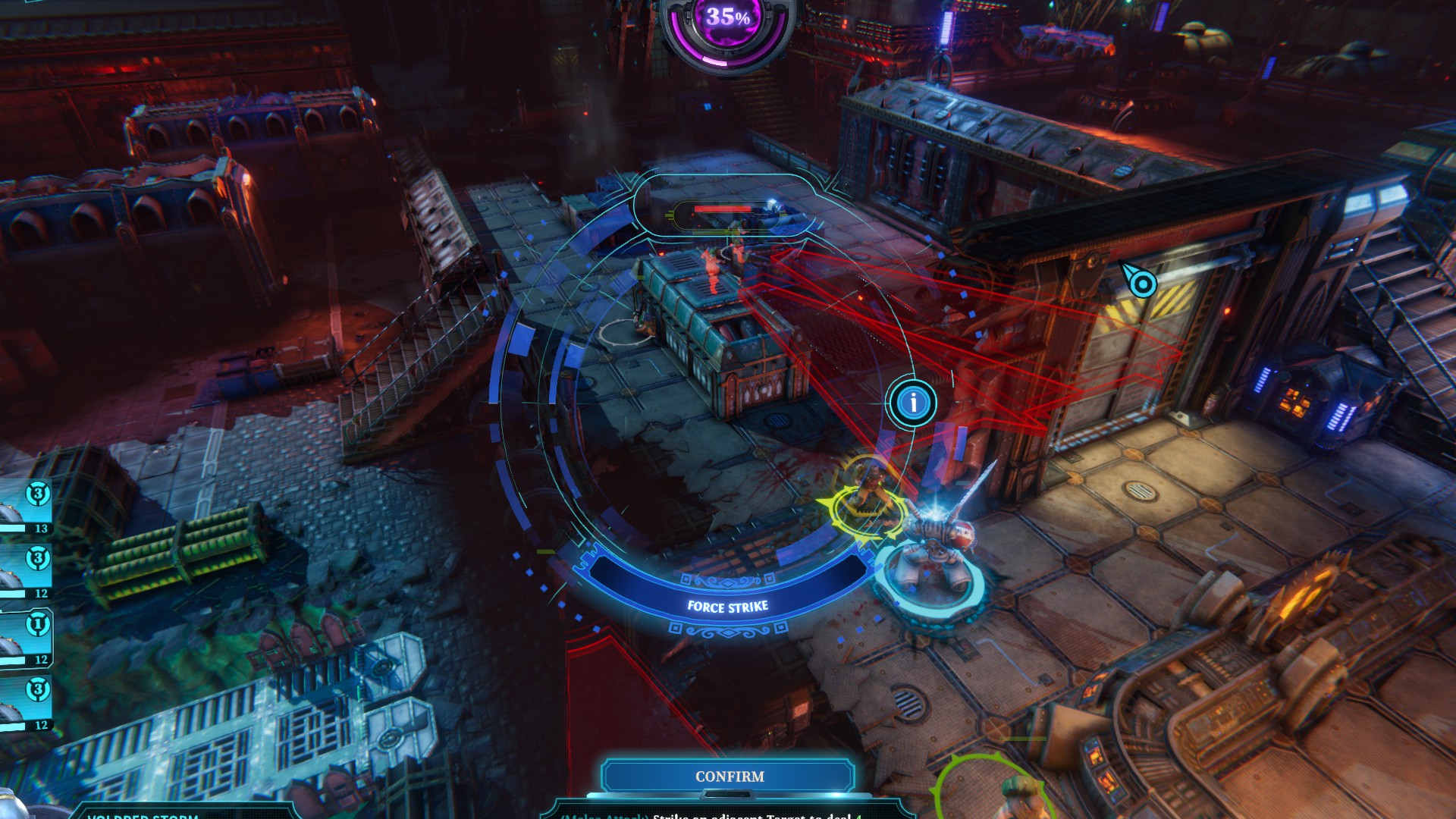Select the squad portrait with 13 health
This screenshot has width=1456, height=819.
[x=25, y=508]
